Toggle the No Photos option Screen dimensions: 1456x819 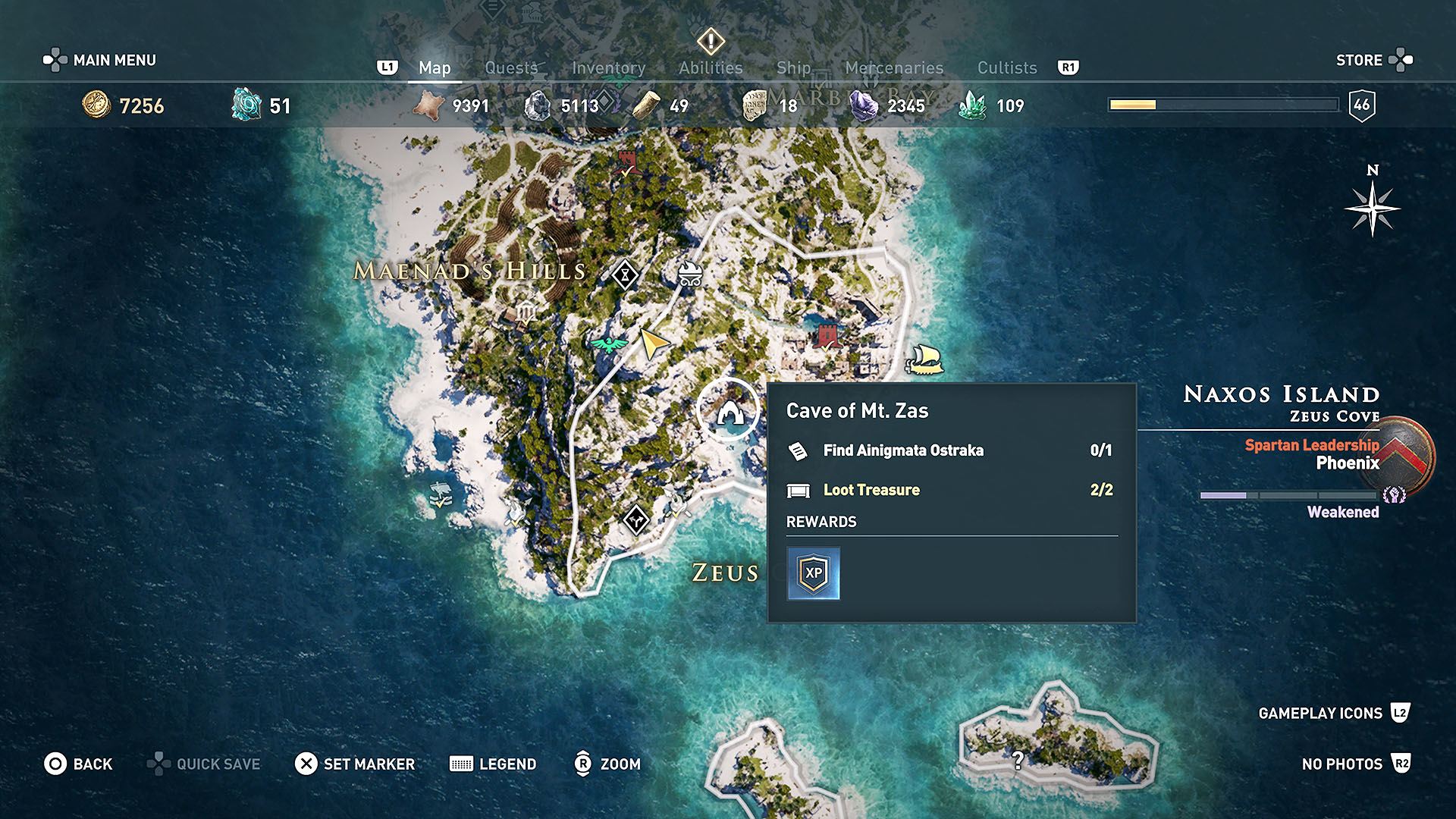[x=1355, y=764]
